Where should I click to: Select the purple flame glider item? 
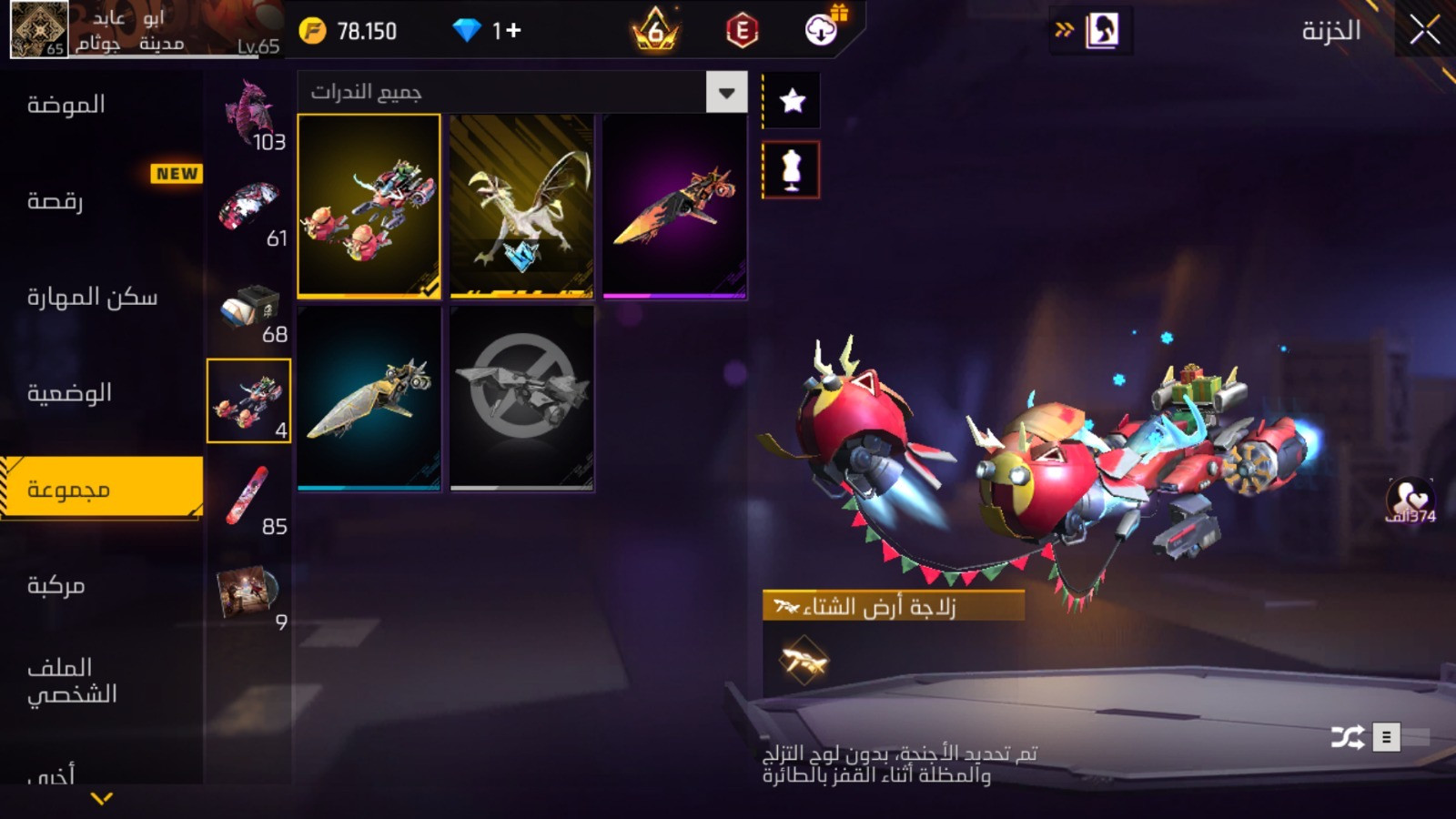(674, 206)
